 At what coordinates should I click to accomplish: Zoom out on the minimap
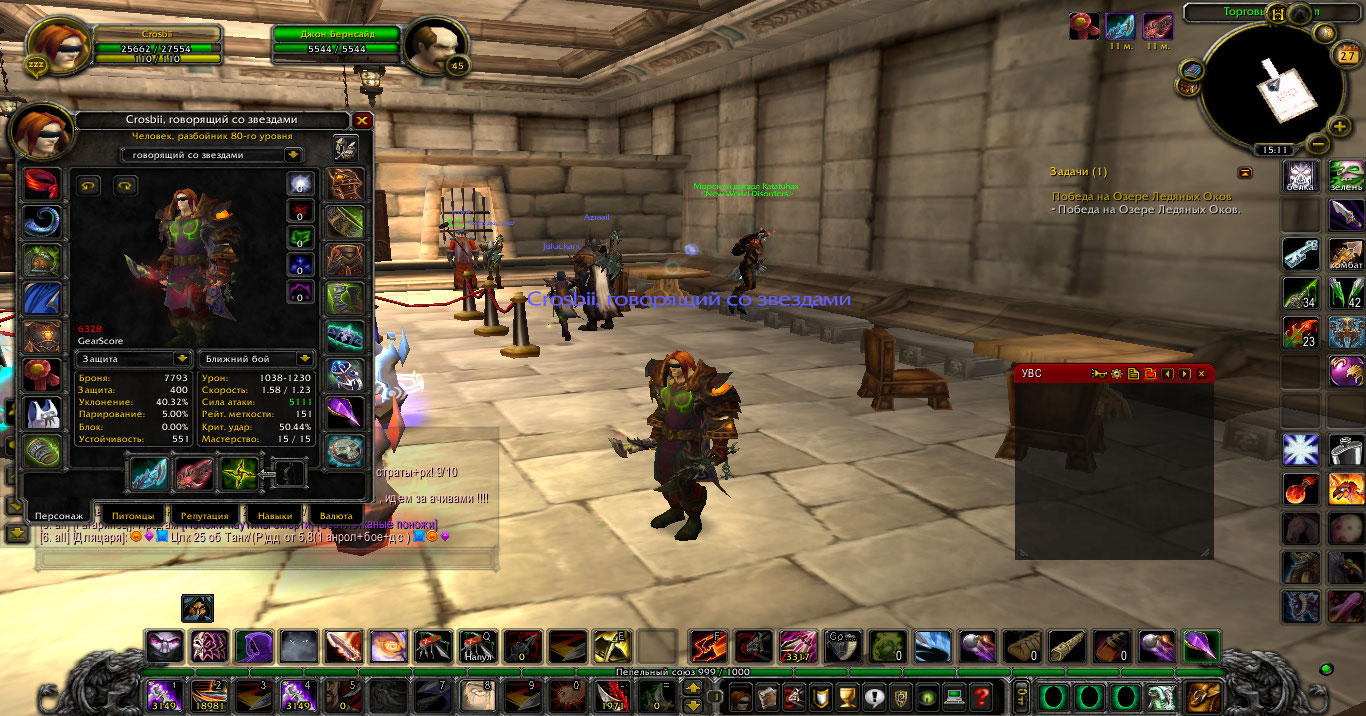[1318, 143]
